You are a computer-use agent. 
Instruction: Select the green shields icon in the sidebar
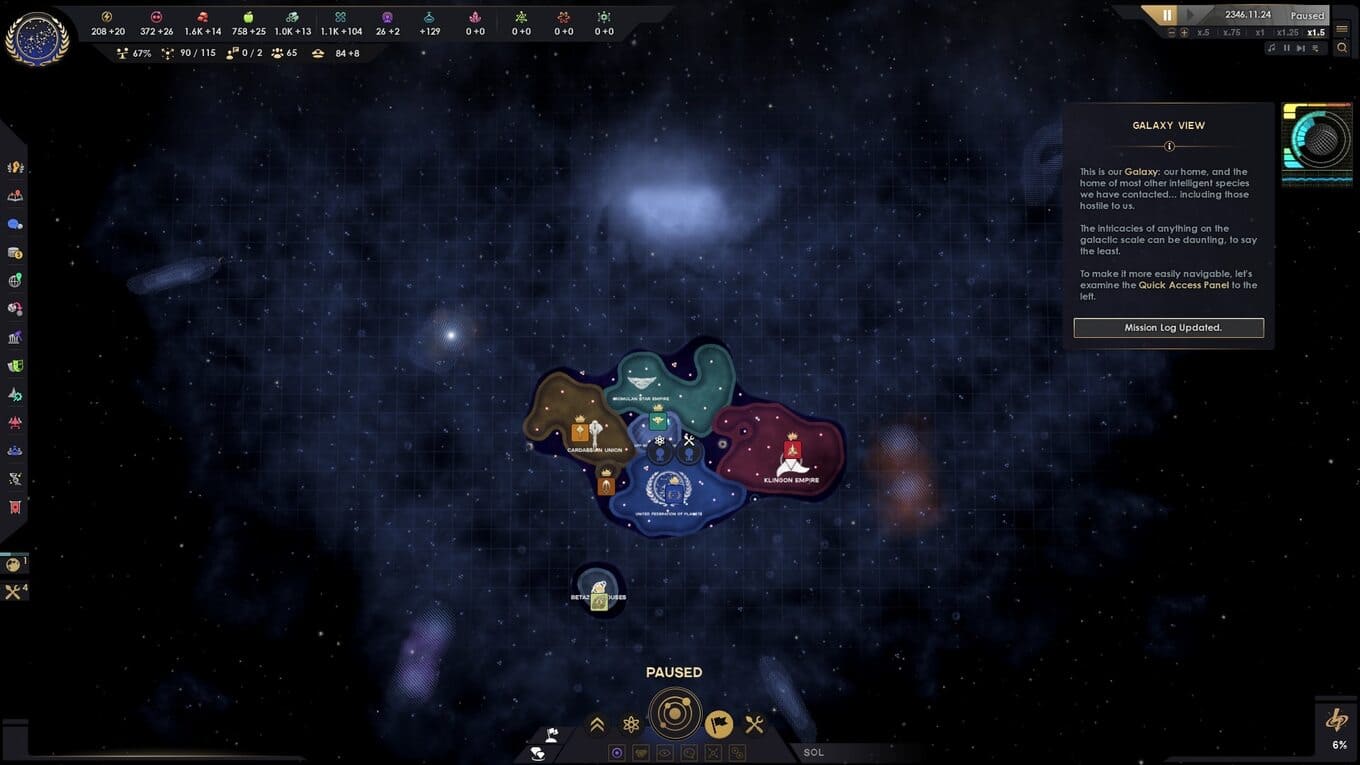pyautogui.click(x=15, y=366)
